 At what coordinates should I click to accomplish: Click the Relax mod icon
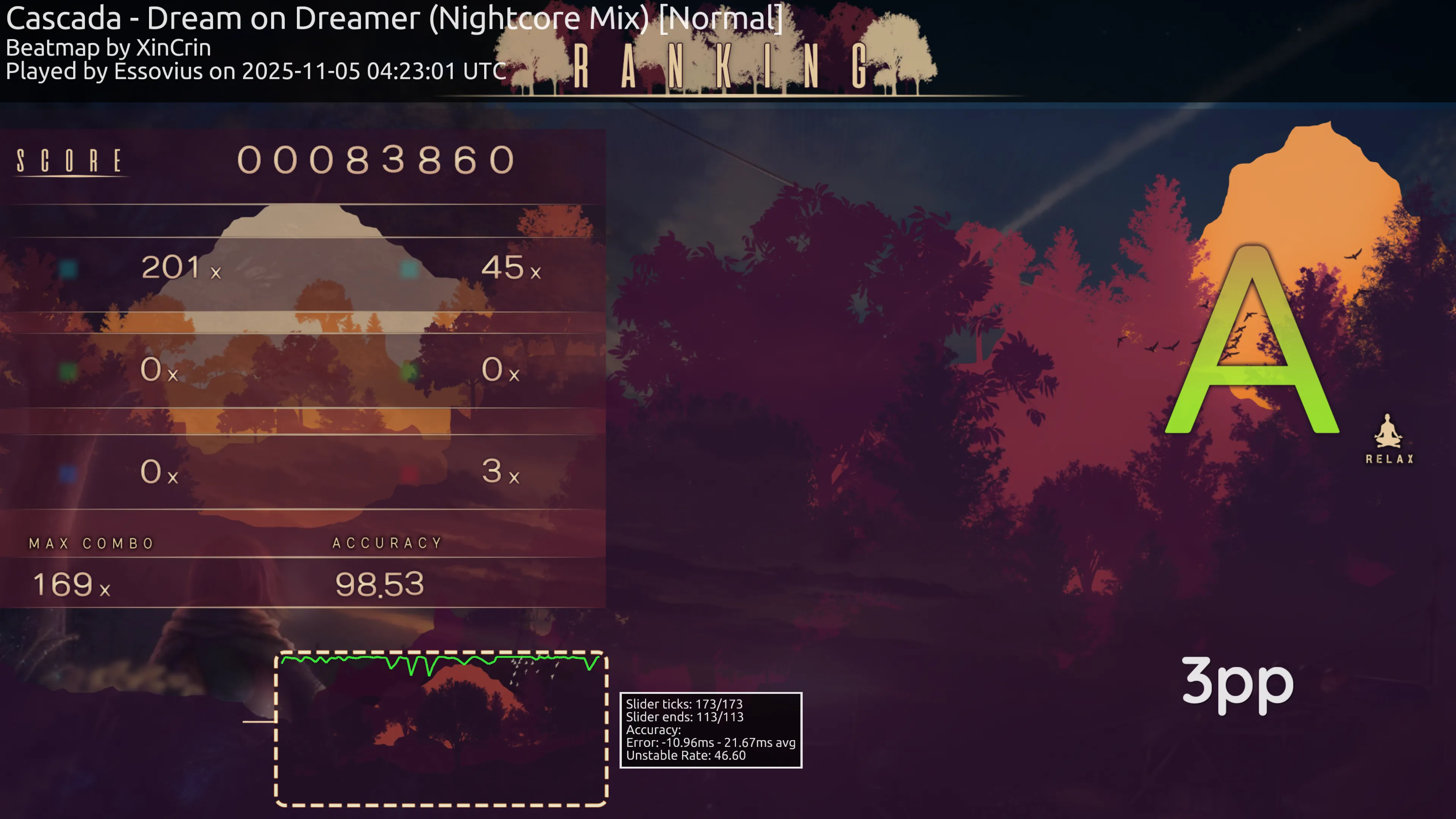(1388, 438)
